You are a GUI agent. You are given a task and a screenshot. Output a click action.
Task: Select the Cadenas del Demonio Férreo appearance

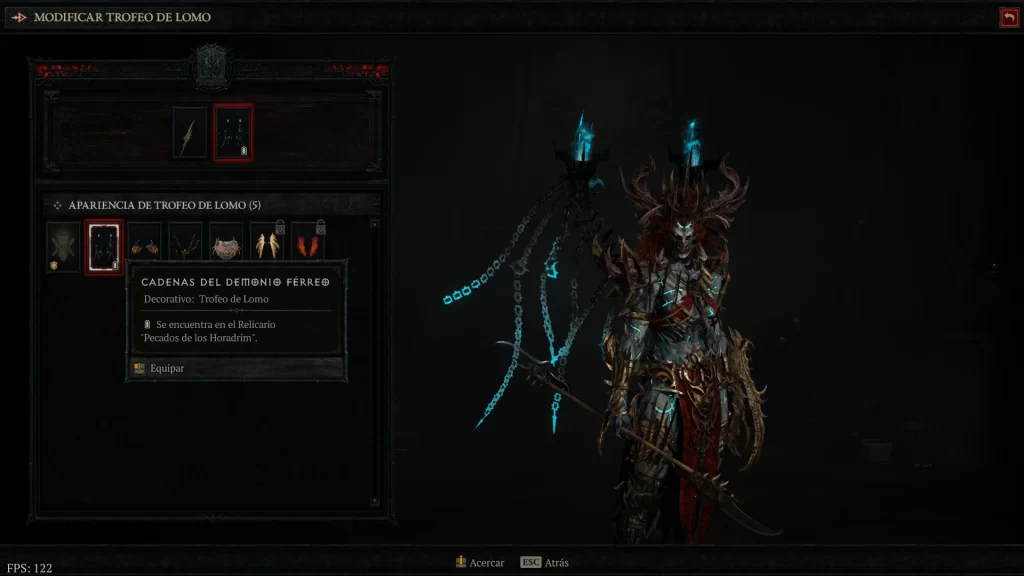(104, 246)
